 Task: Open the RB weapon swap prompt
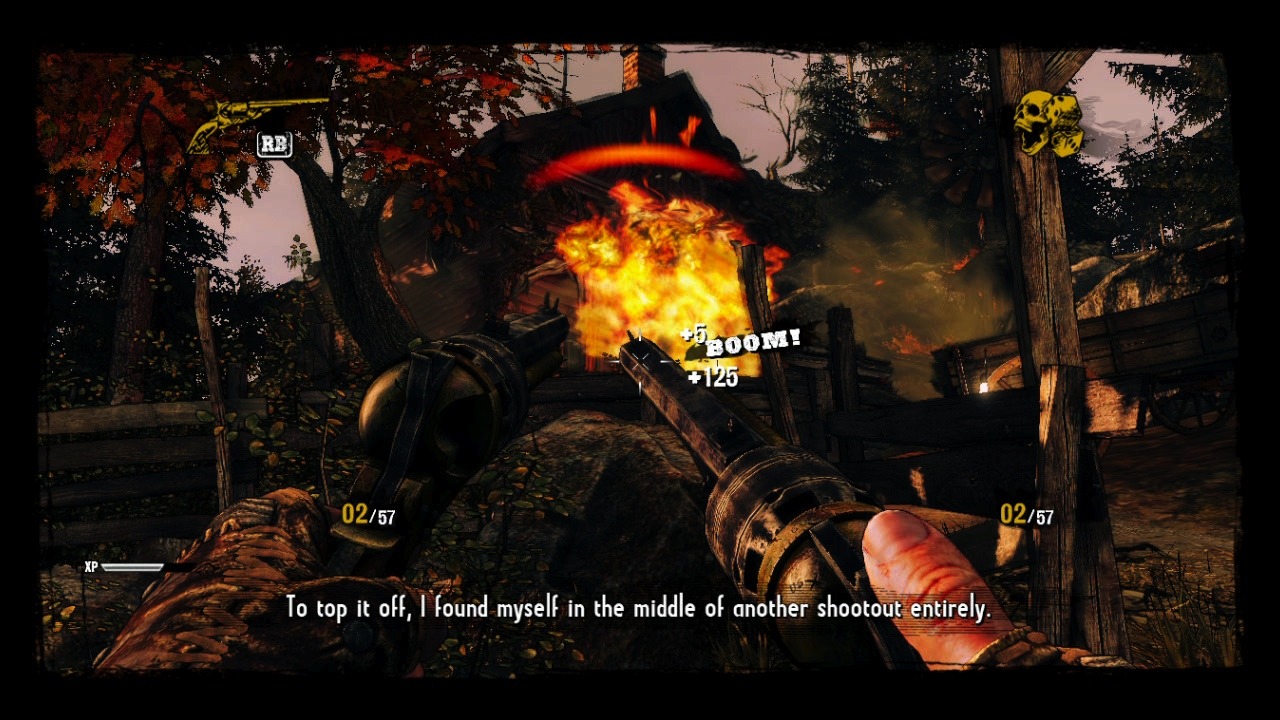(273, 145)
